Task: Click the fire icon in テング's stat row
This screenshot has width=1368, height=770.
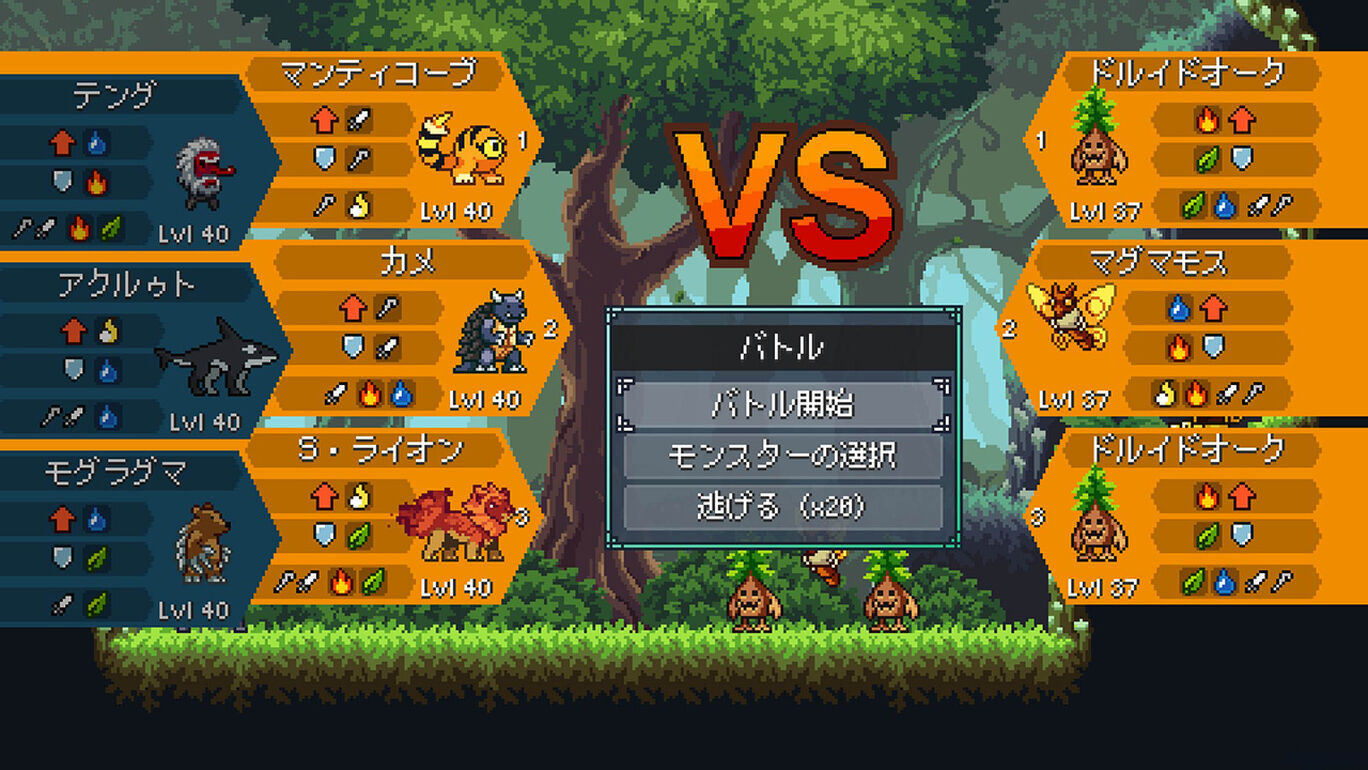Action: [96, 182]
